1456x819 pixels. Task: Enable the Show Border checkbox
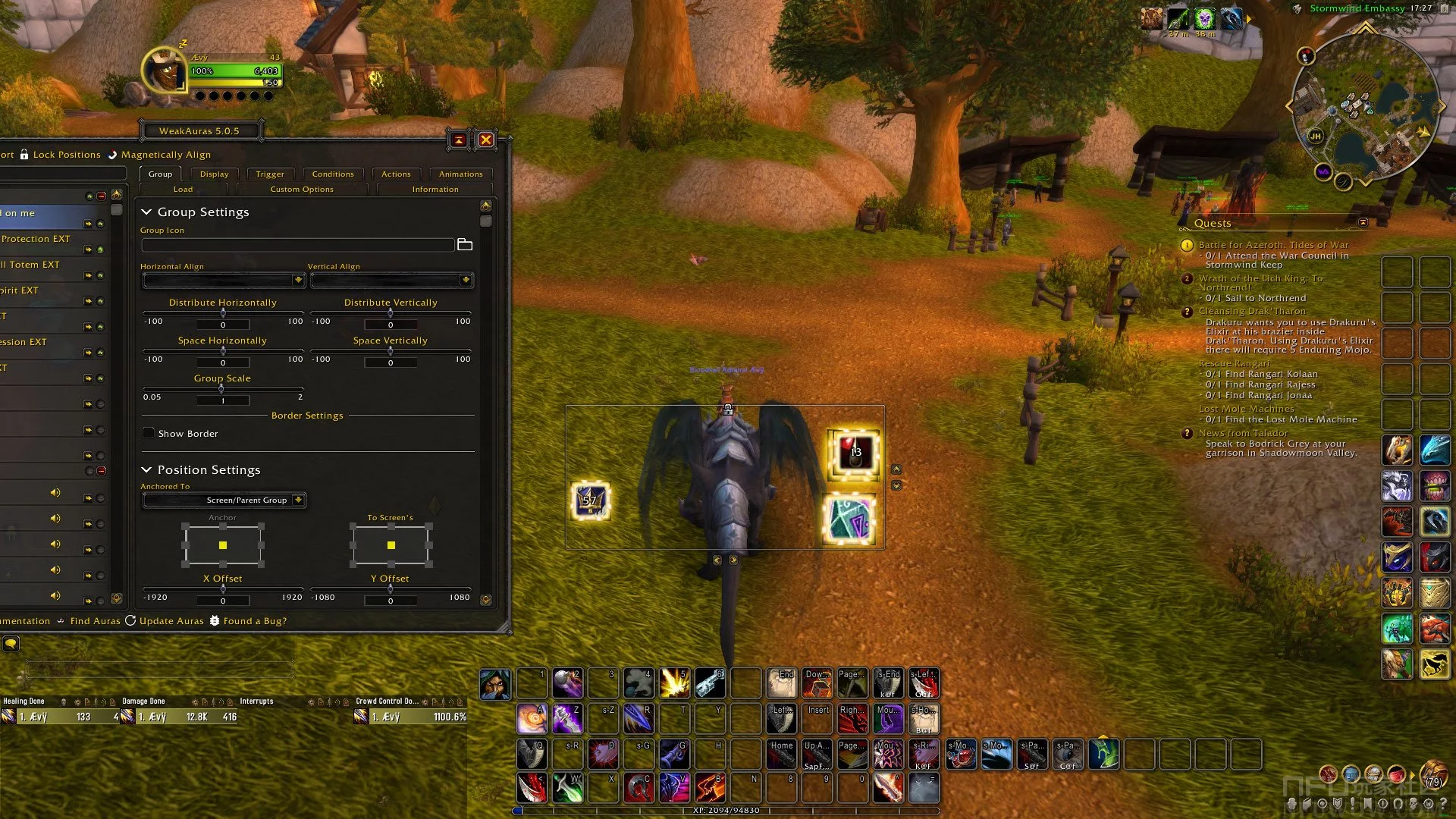[149, 434]
